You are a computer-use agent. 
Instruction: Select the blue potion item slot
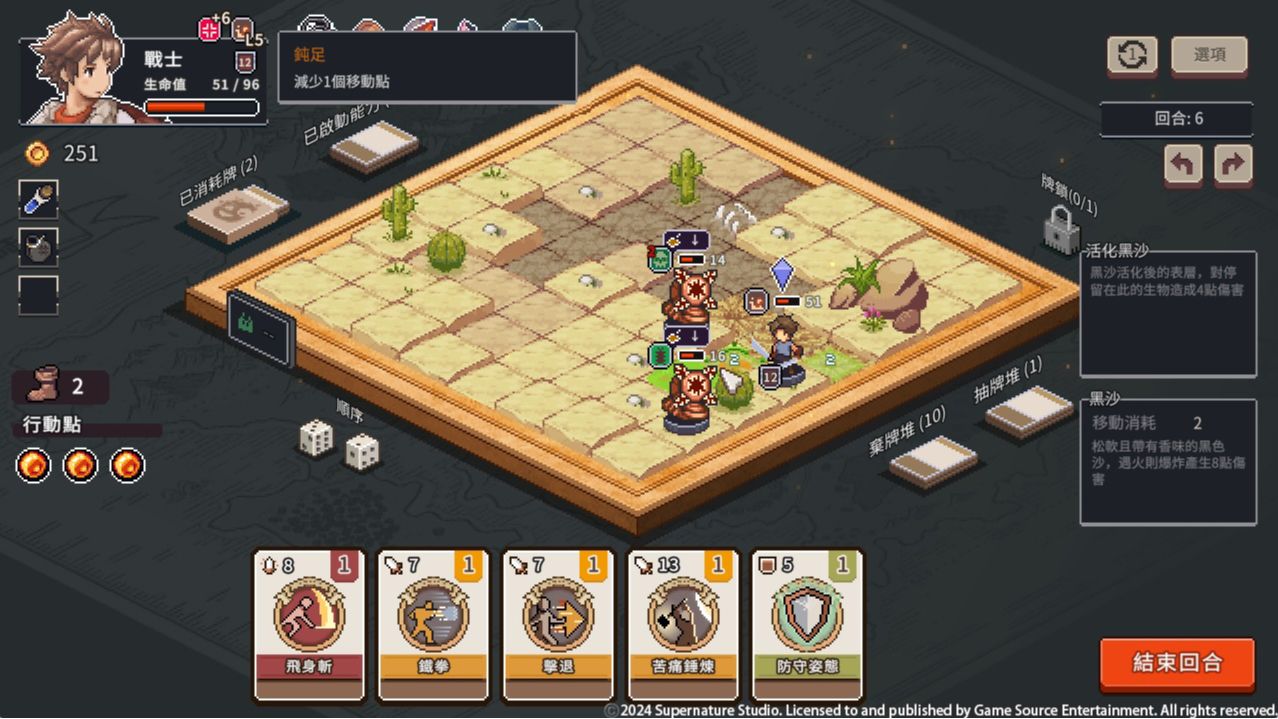pyautogui.click(x=38, y=199)
